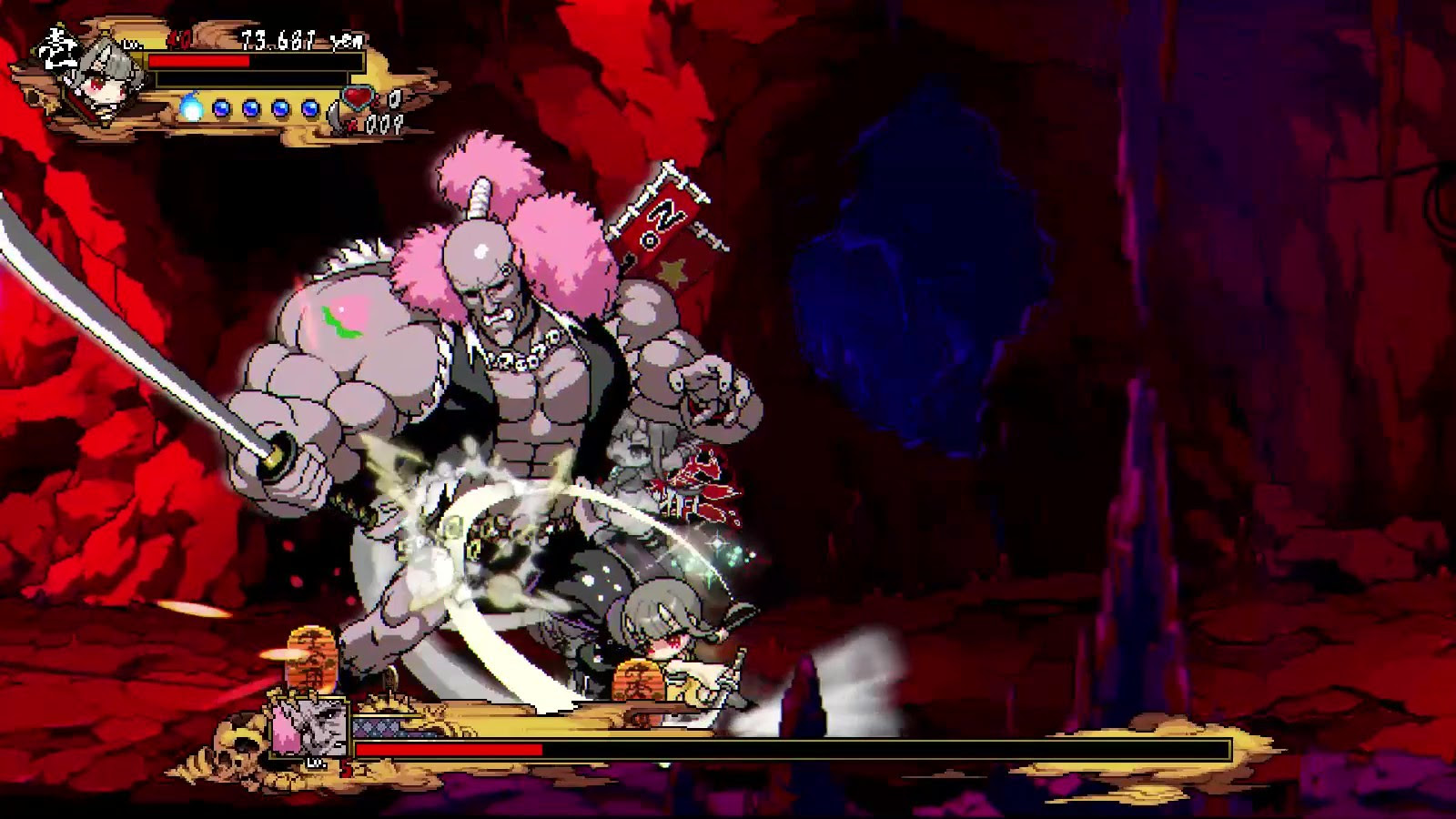The width and height of the screenshot is (1456, 819).
Task: Select the blue soul flame icon
Action: coord(190,108)
